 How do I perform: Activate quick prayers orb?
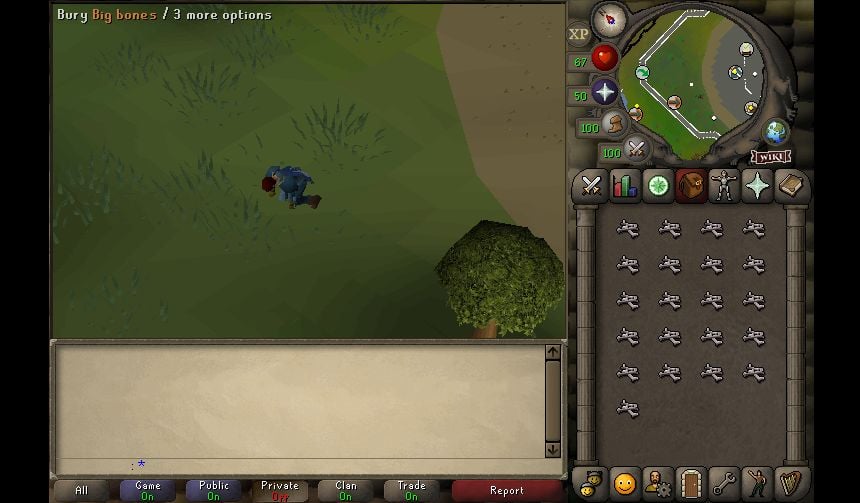pyautogui.click(x=604, y=93)
